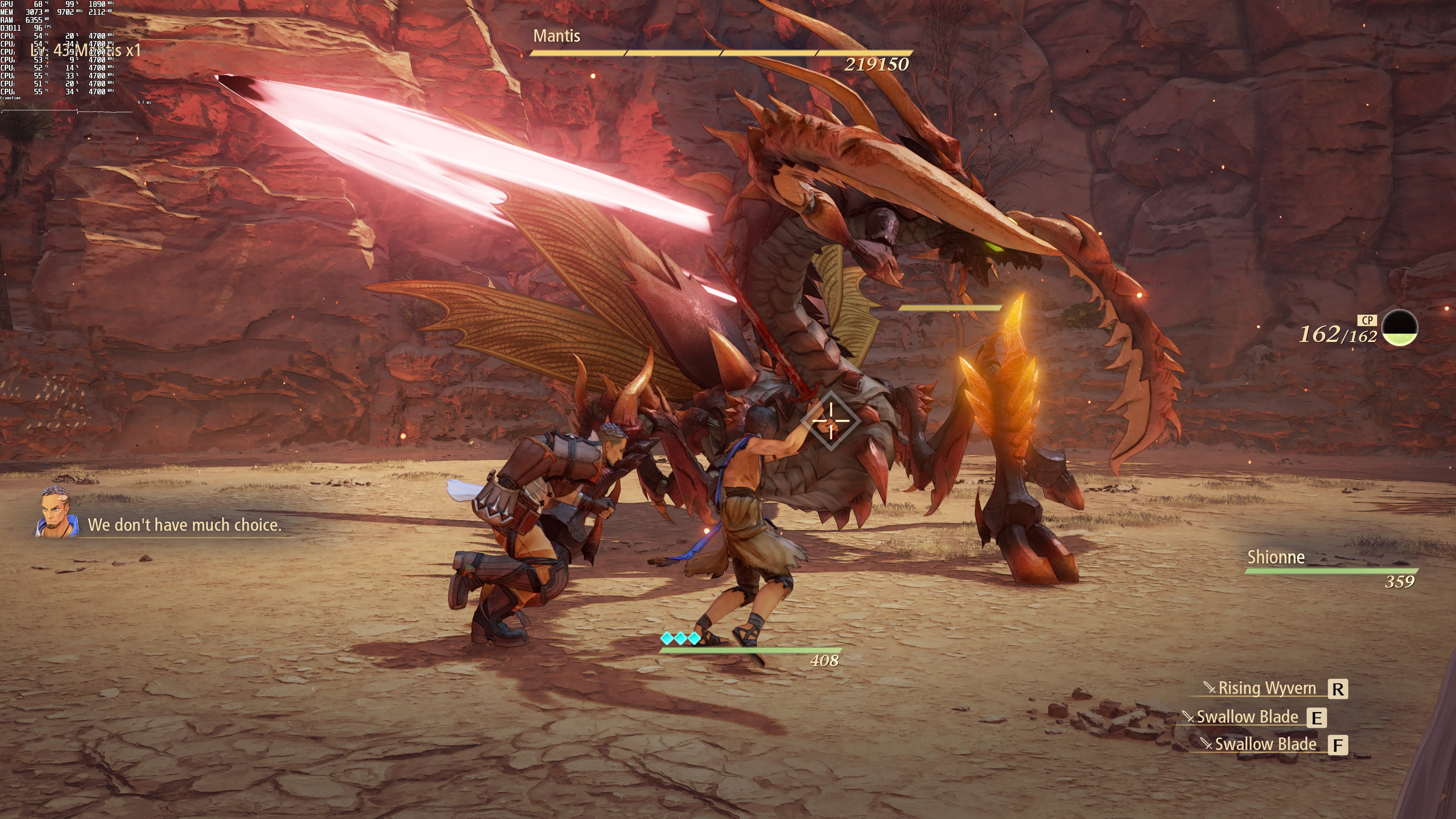The height and width of the screenshot is (819, 1456).
Task: Select the Rising Wyvern arte
Action: 1267,689
